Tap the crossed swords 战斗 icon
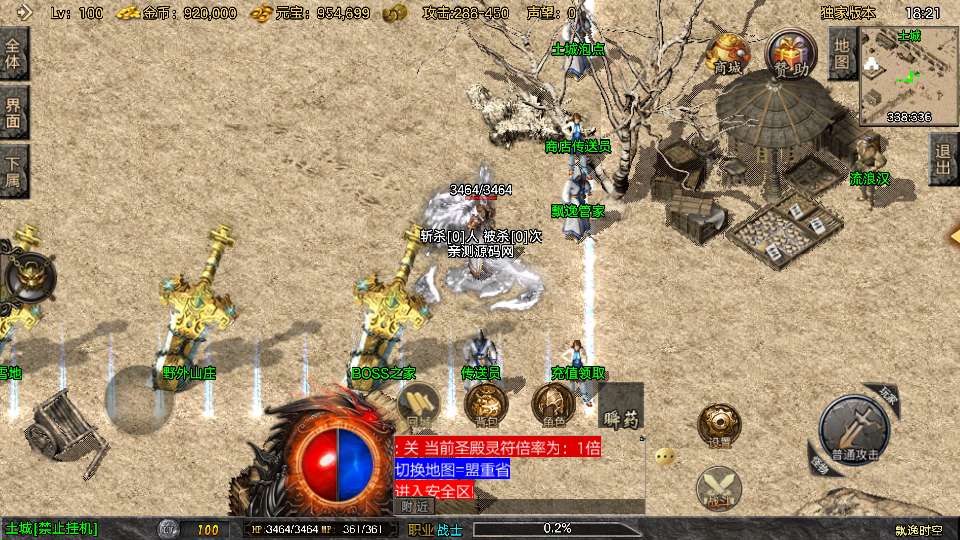Image resolution: width=960 pixels, height=540 pixels. click(718, 487)
